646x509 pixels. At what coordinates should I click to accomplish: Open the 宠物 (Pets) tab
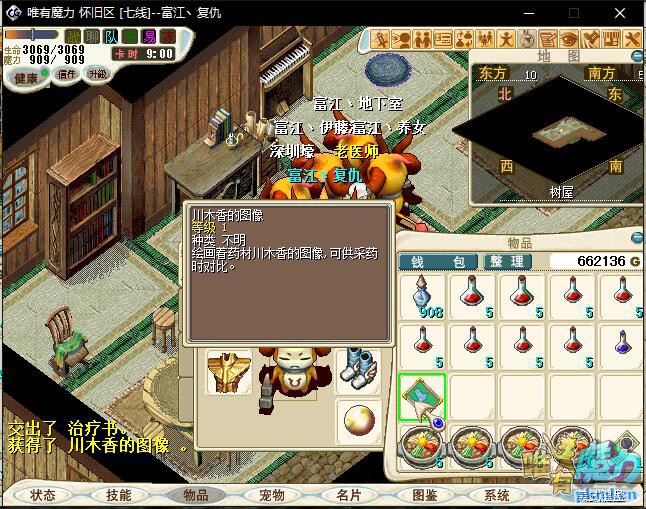272,495
